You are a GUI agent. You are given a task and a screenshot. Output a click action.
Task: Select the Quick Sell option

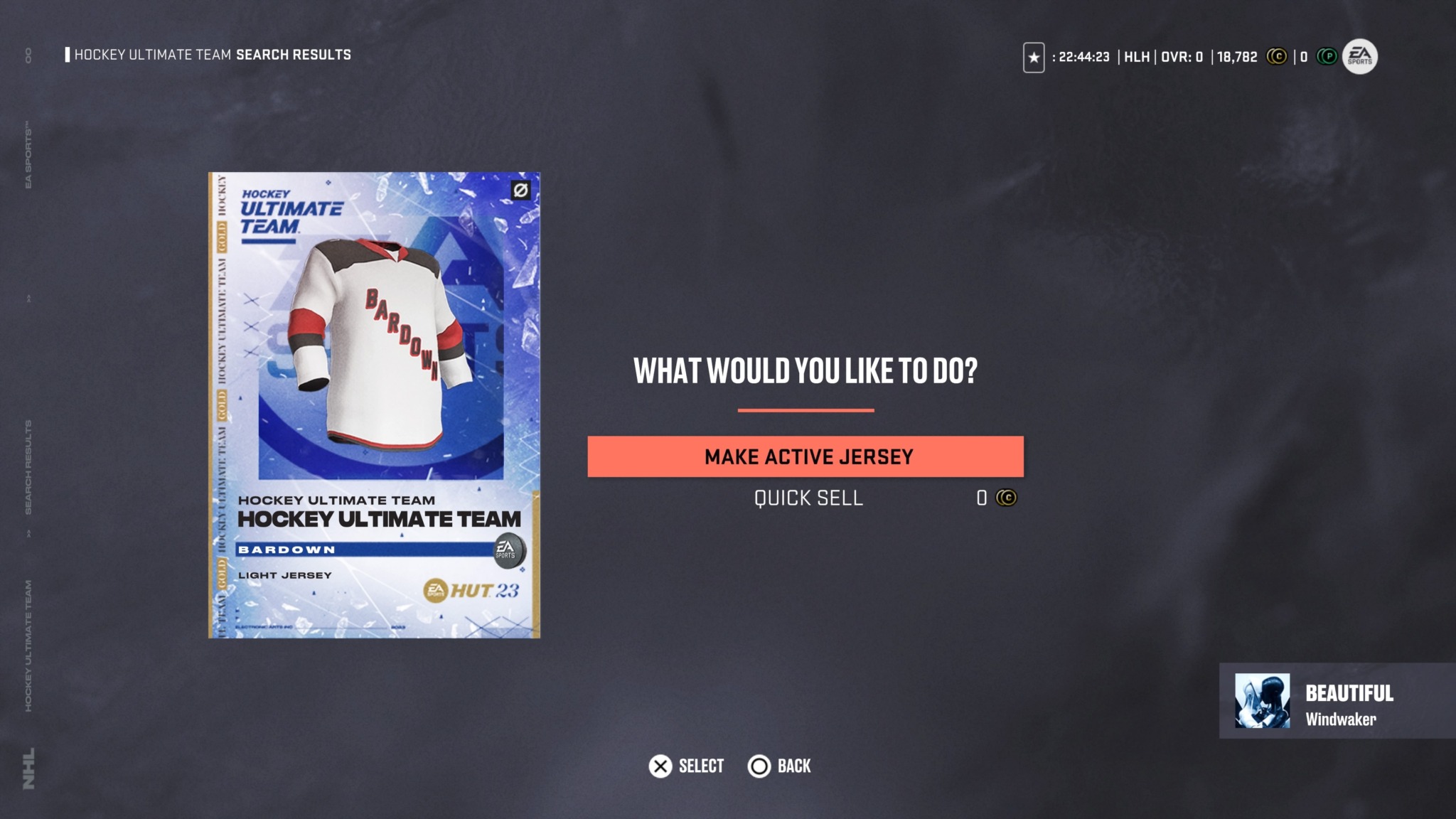tap(808, 498)
